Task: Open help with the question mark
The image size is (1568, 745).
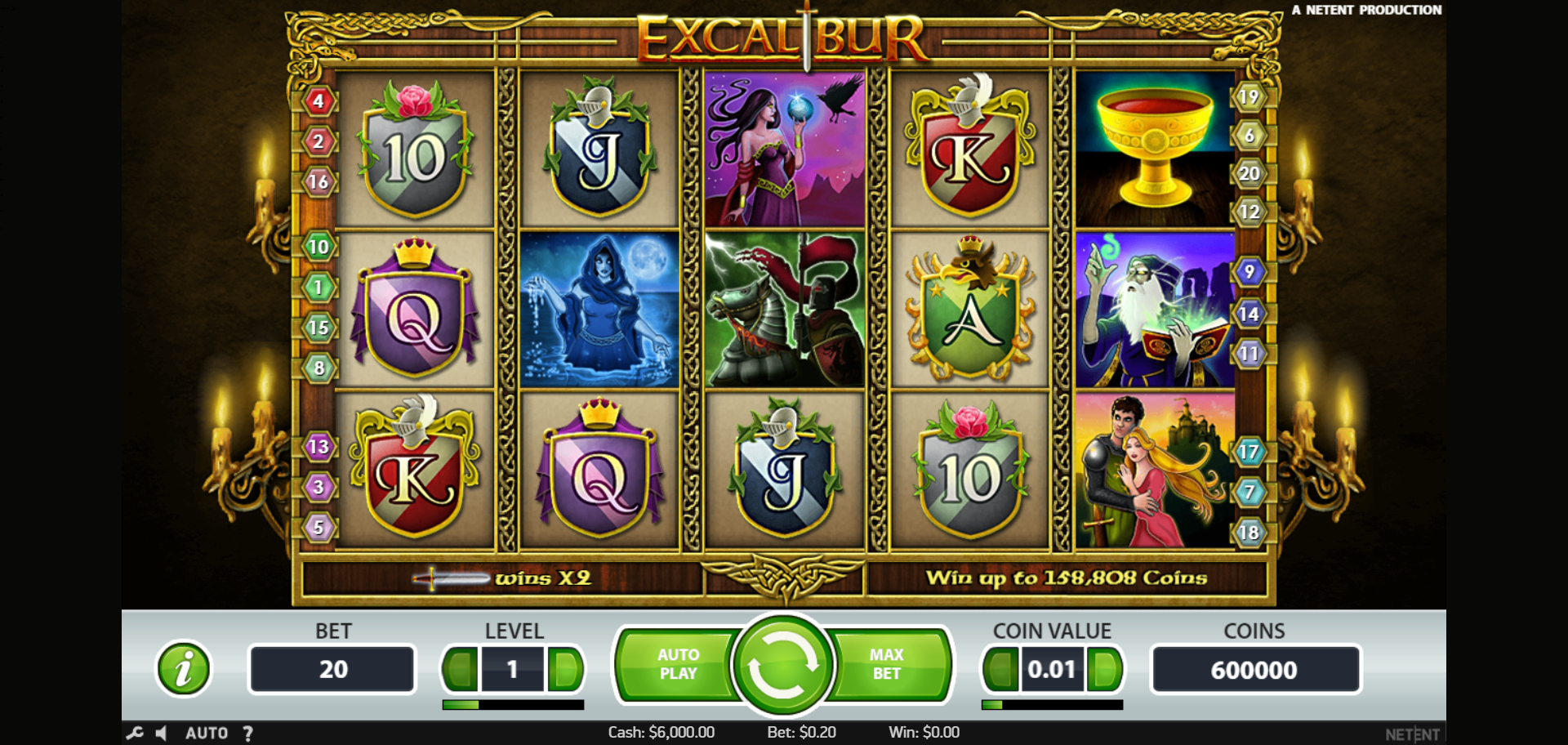Action: point(248,733)
